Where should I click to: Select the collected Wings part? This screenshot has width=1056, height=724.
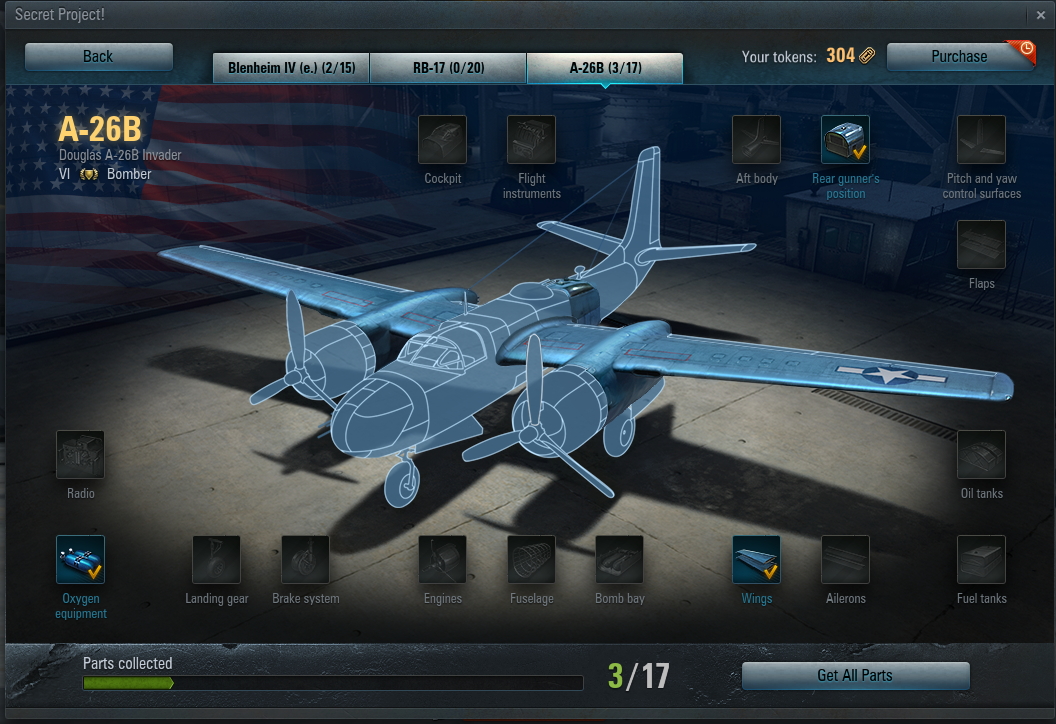pyautogui.click(x=756, y=560)
